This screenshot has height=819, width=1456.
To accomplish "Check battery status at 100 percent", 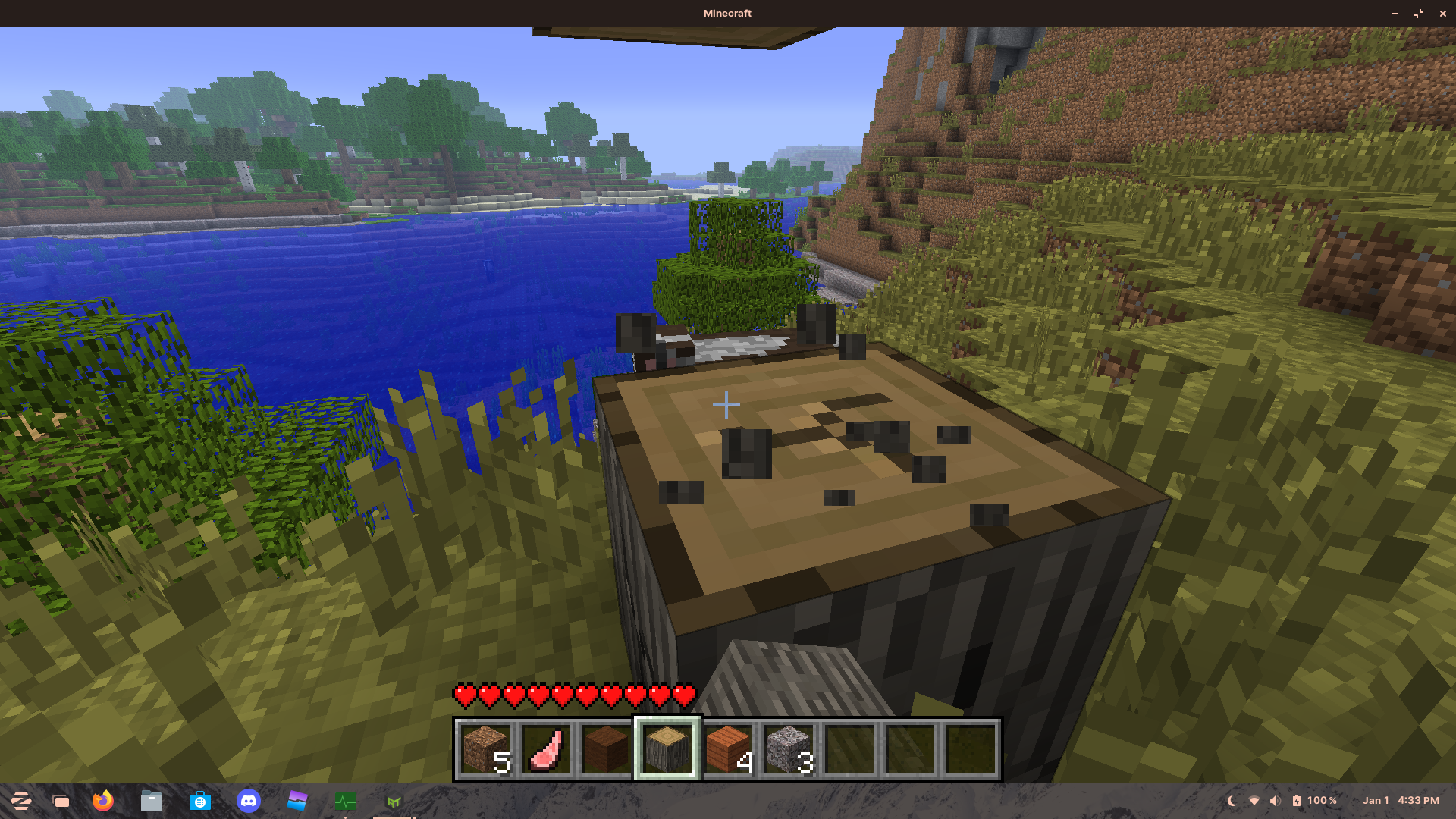I will click(1314, 800).
